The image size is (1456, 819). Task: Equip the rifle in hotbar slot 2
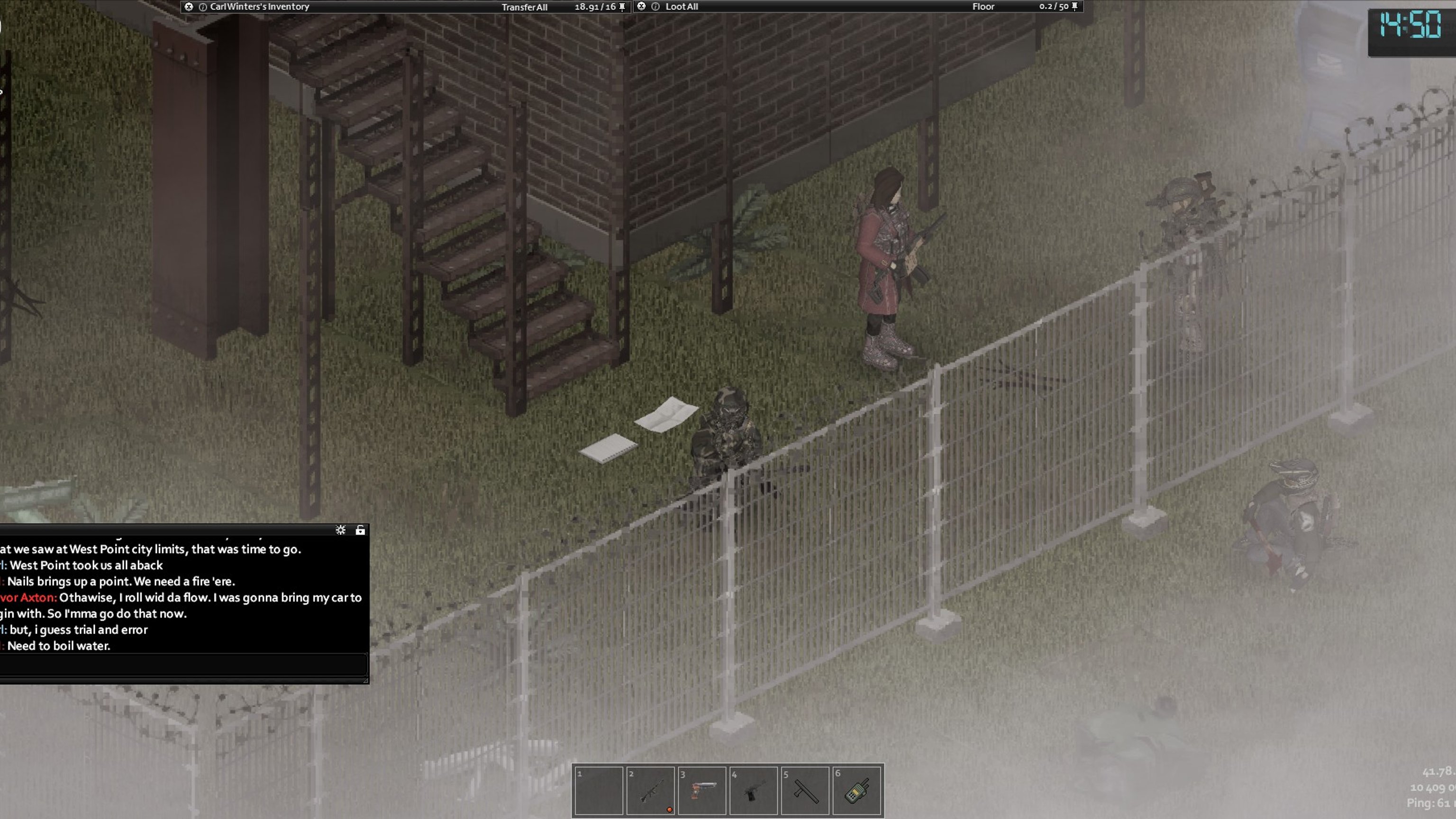pyautogui.click(x=650, y=791)
